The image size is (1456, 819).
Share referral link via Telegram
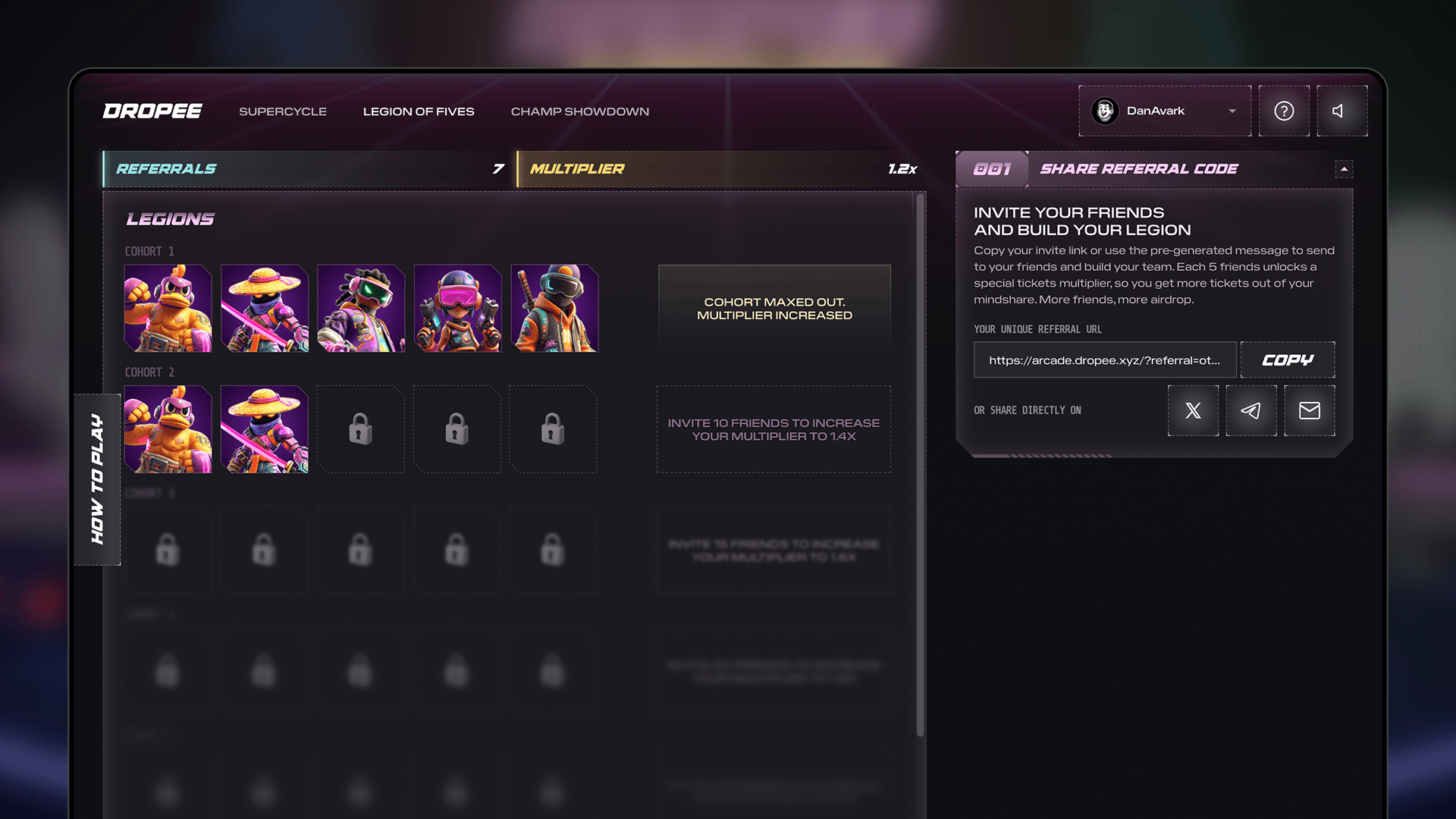[x=1250, y=410]
